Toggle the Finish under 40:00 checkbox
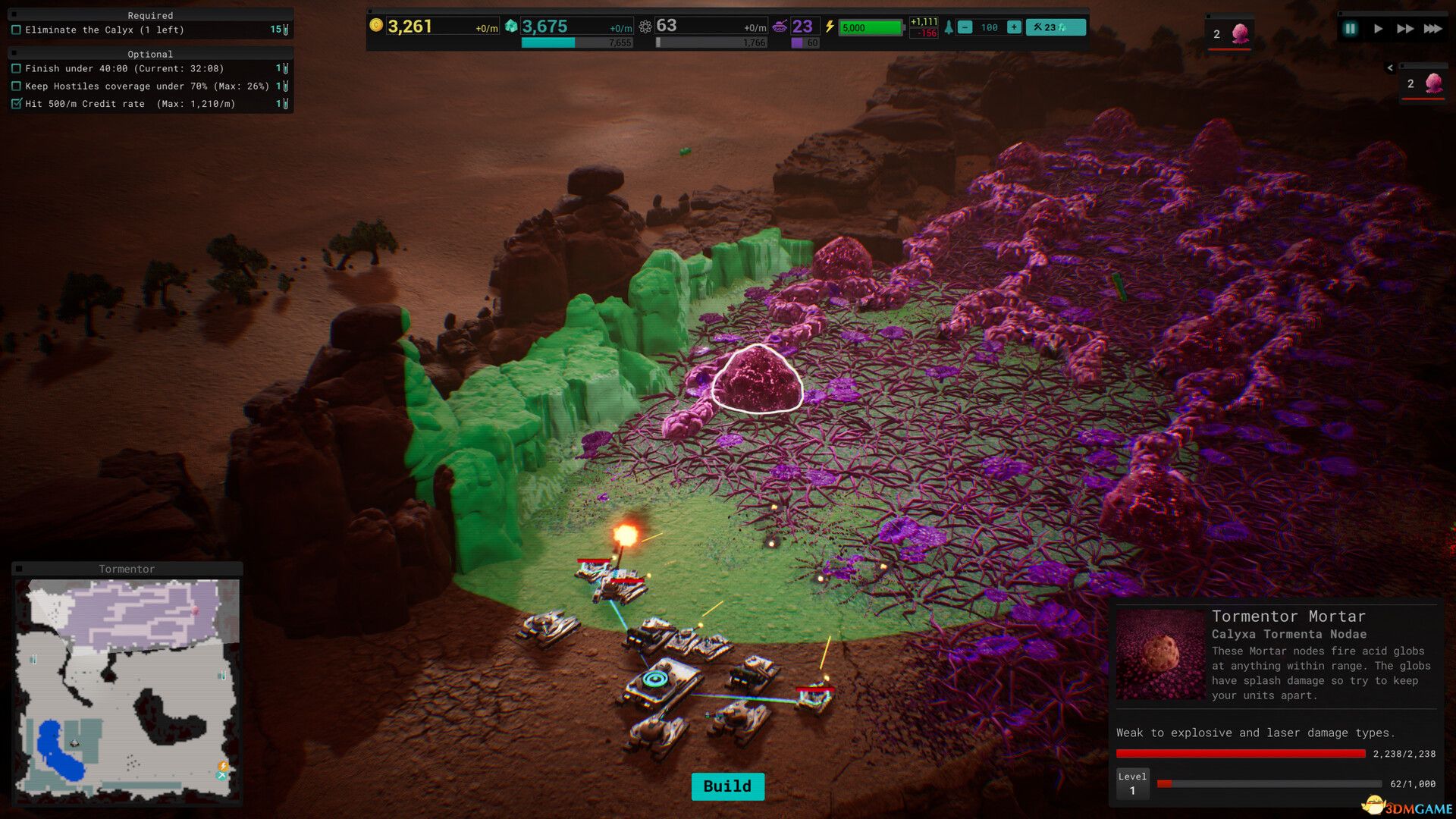1456x819 pixels. tap(17, 68)
